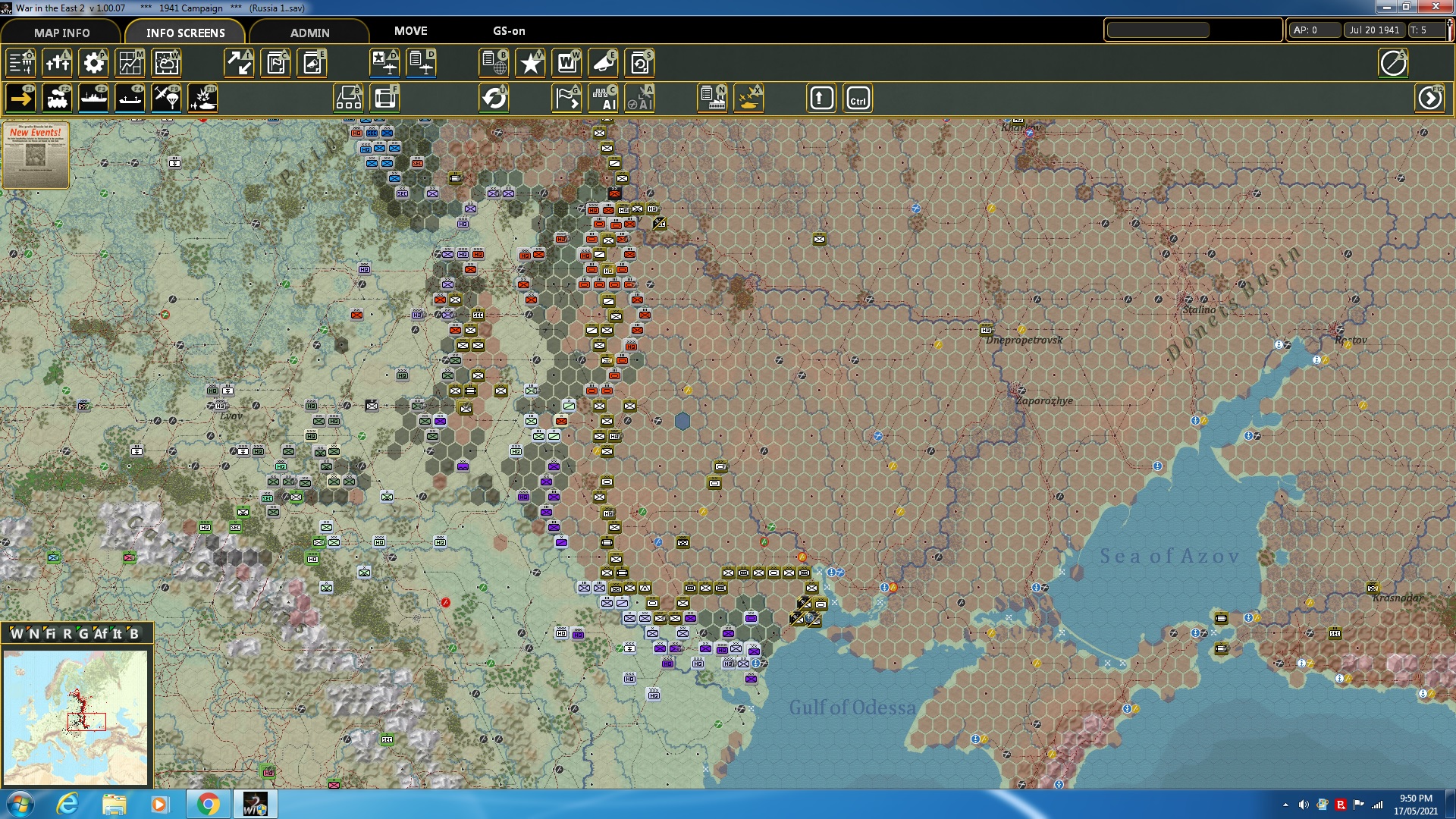Click the GS-on label
This screenshot has width=1456, height=819.
pos(507,31)
